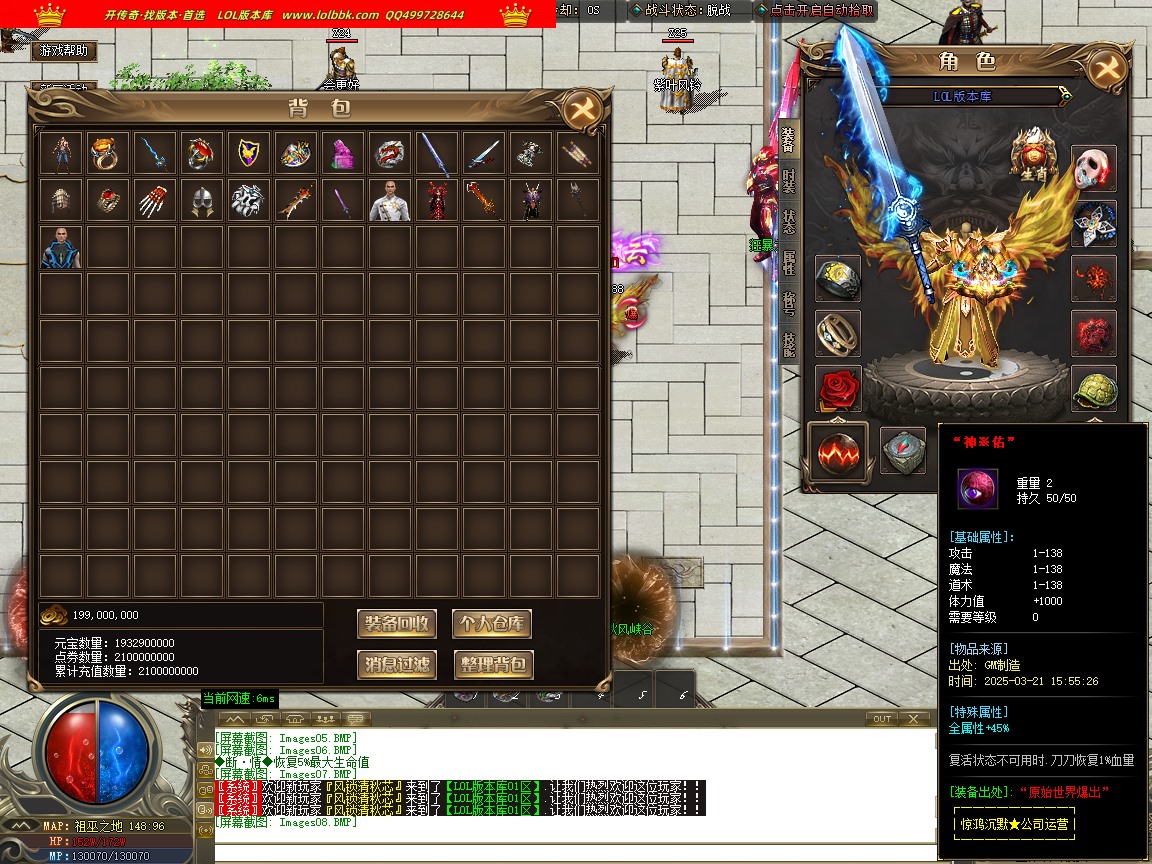Switch to the 技能 skills tab
This screenshot has height=864, width=1152.
coord(789,343)
